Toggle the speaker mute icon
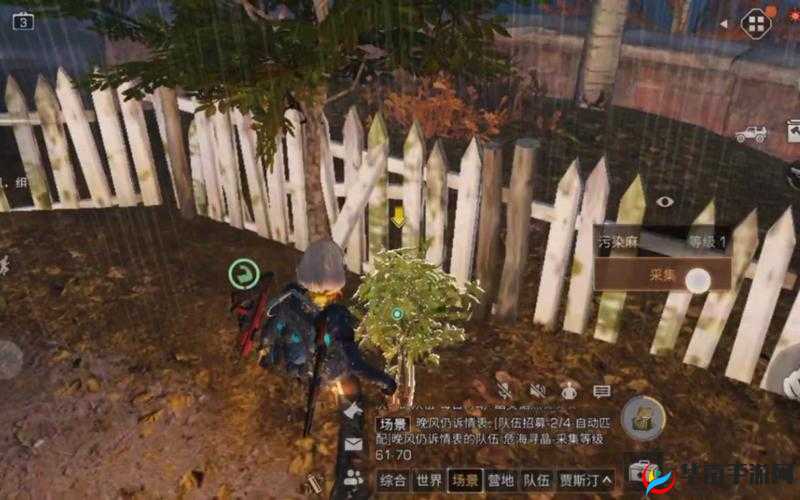800x500 pixels. [537, 390]
